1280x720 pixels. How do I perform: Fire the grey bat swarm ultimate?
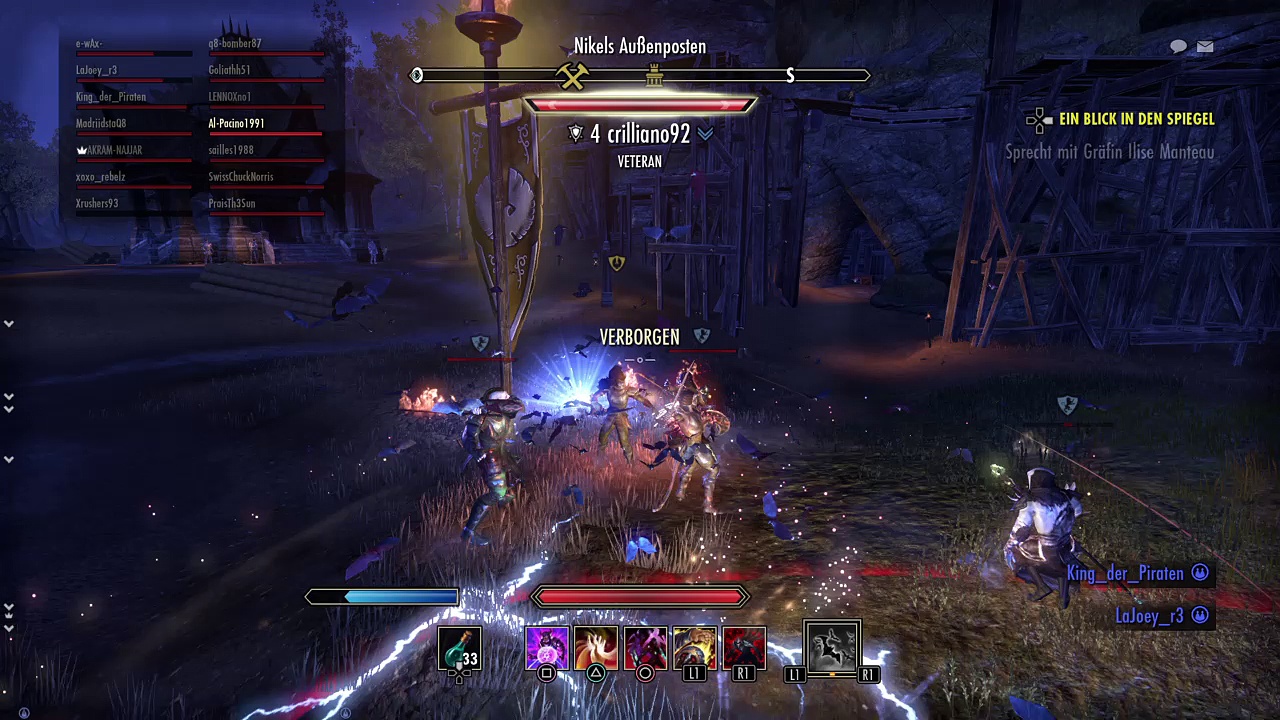coord(832,648)
